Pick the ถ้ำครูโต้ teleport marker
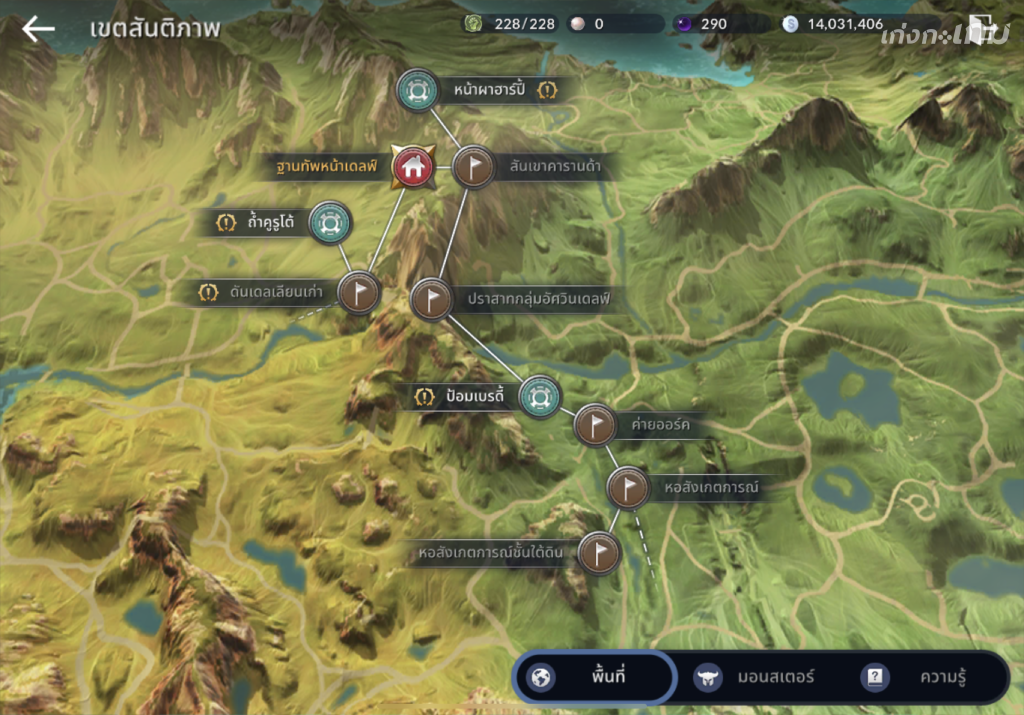 (x=328, y=222)
